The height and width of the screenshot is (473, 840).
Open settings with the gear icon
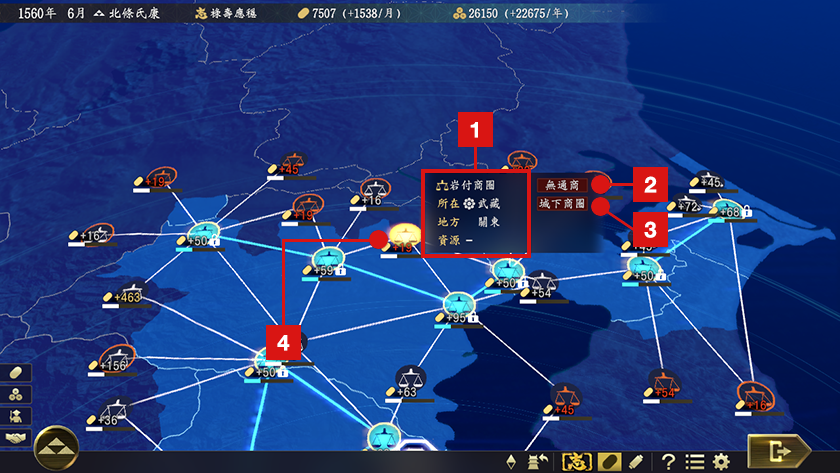[722, 462]
